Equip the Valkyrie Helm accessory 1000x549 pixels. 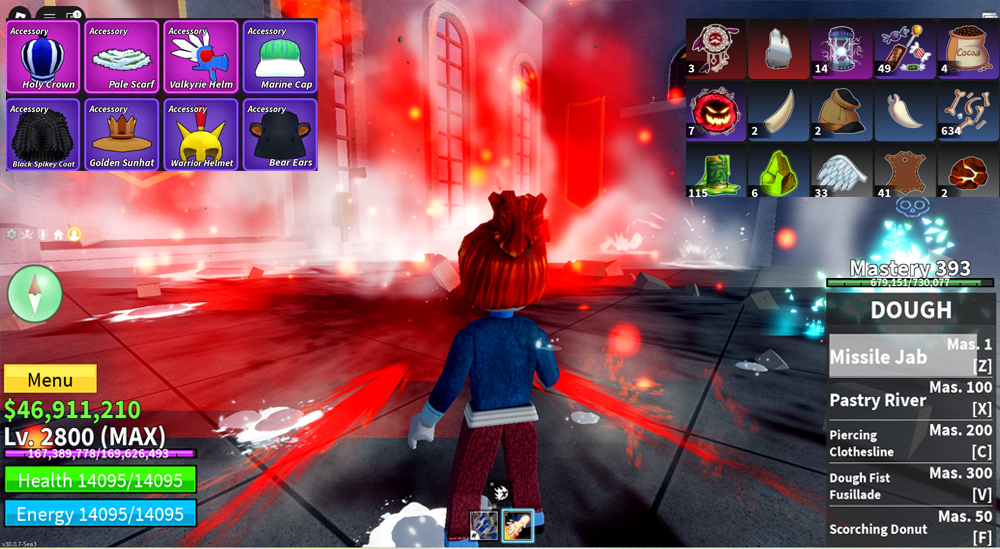click(x=201, y=58)
